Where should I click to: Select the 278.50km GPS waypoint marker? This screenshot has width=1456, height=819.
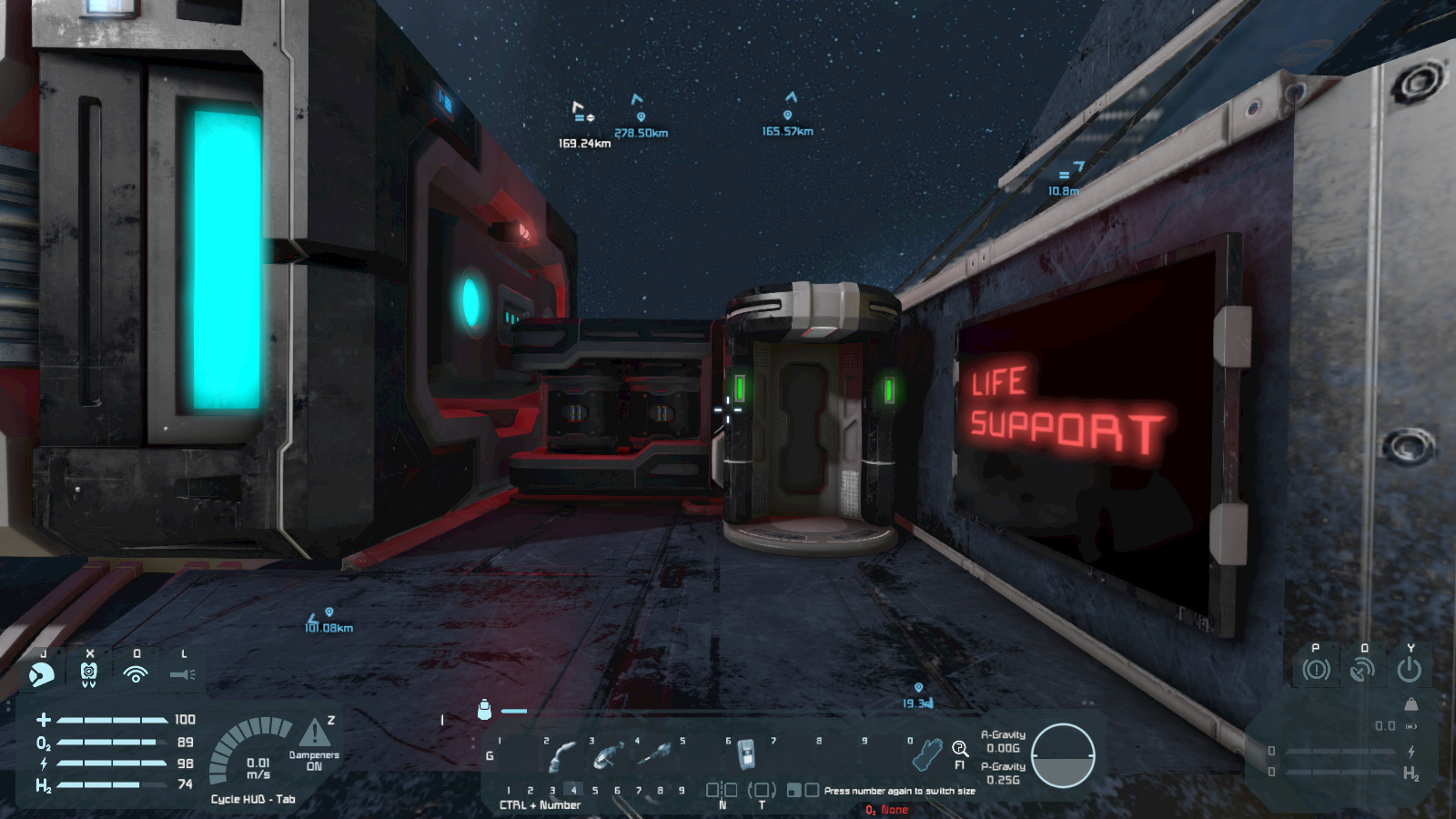pos(641,117)
